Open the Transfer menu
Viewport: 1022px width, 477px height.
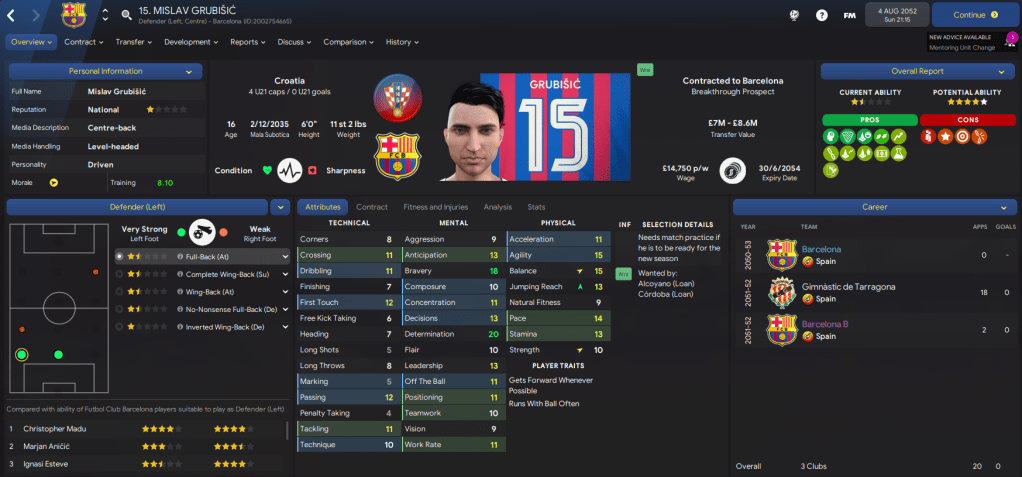pos(133,42)
